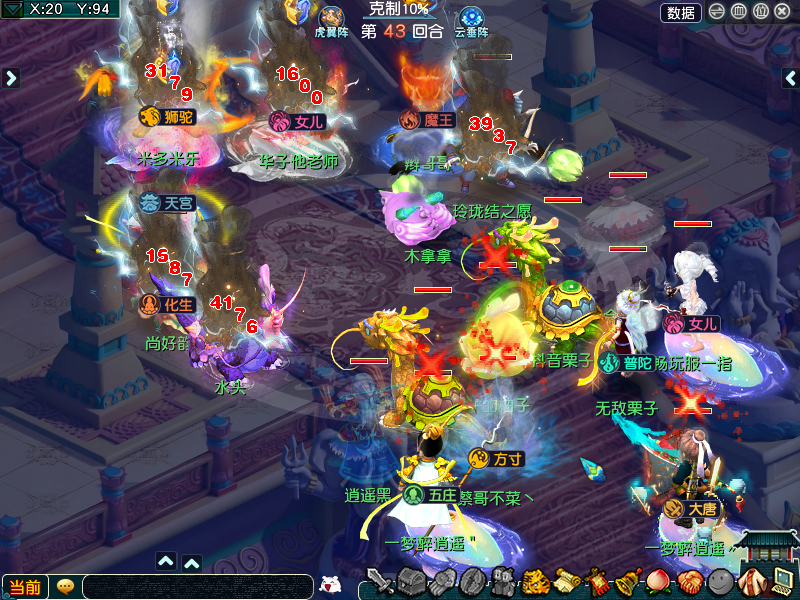Expand the right side panel arrow
800x600 pixels.
point(788,78)
